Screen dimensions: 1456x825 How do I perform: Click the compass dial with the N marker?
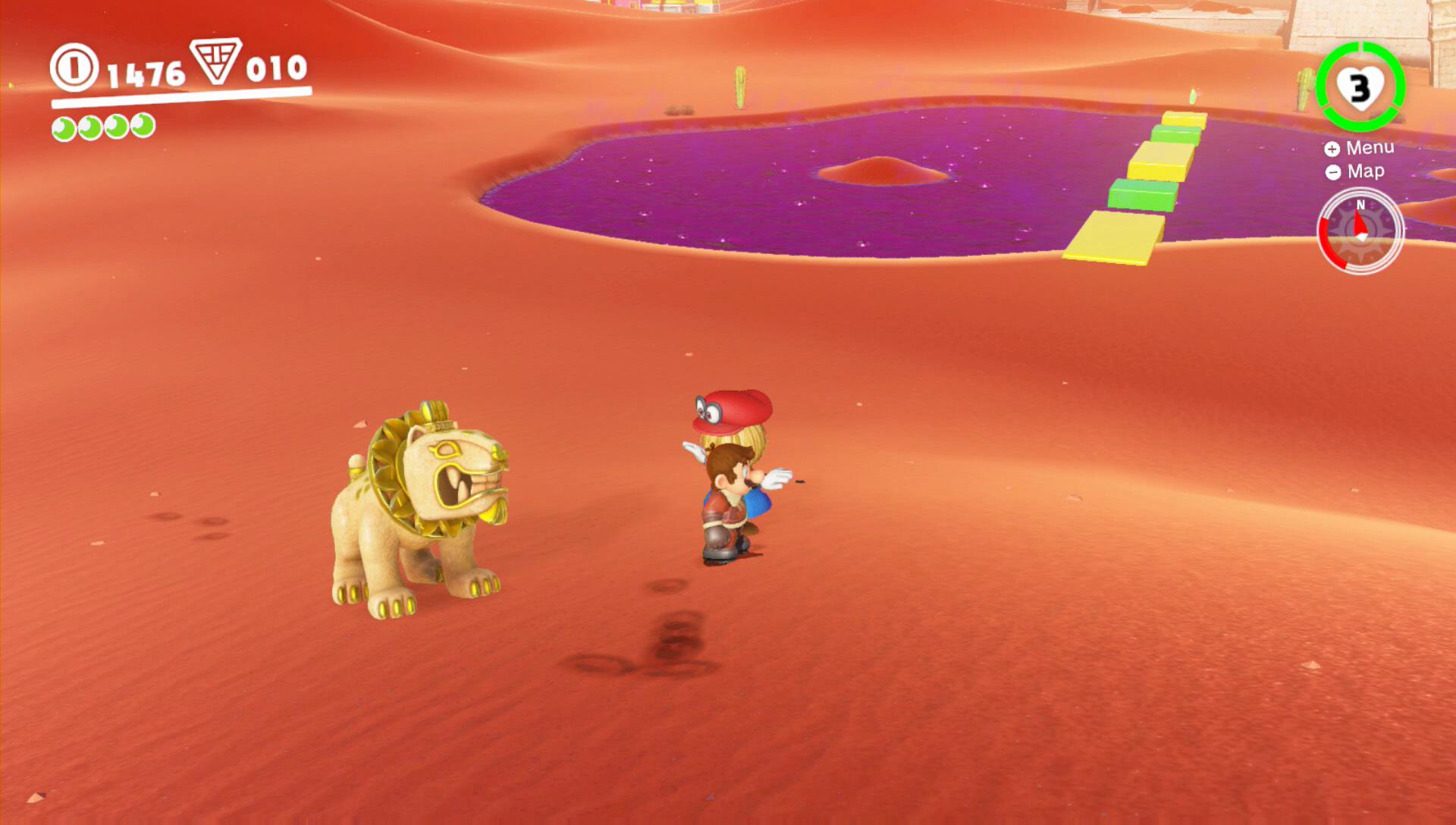pos(1360,231)
